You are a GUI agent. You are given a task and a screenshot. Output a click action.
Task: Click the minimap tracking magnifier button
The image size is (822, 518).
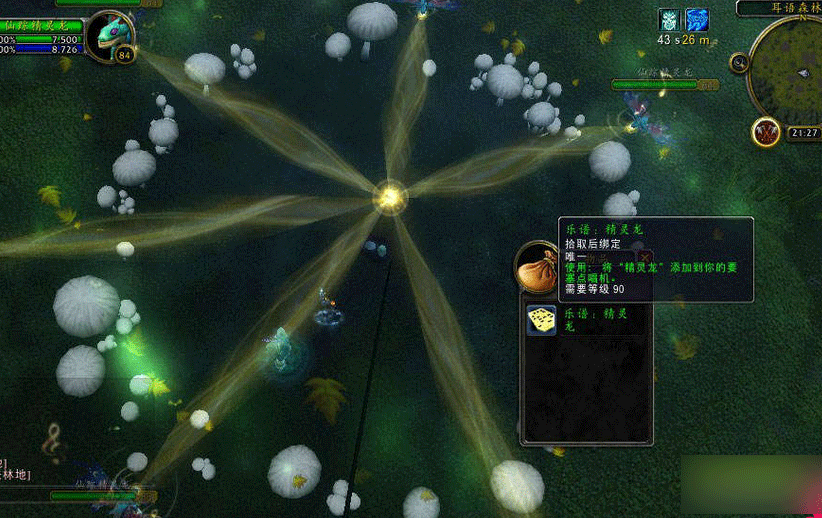click(740, 64)
